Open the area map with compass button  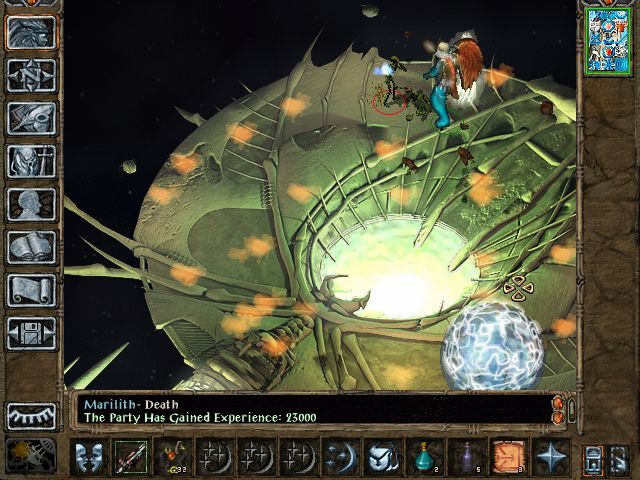pos(31,75)
